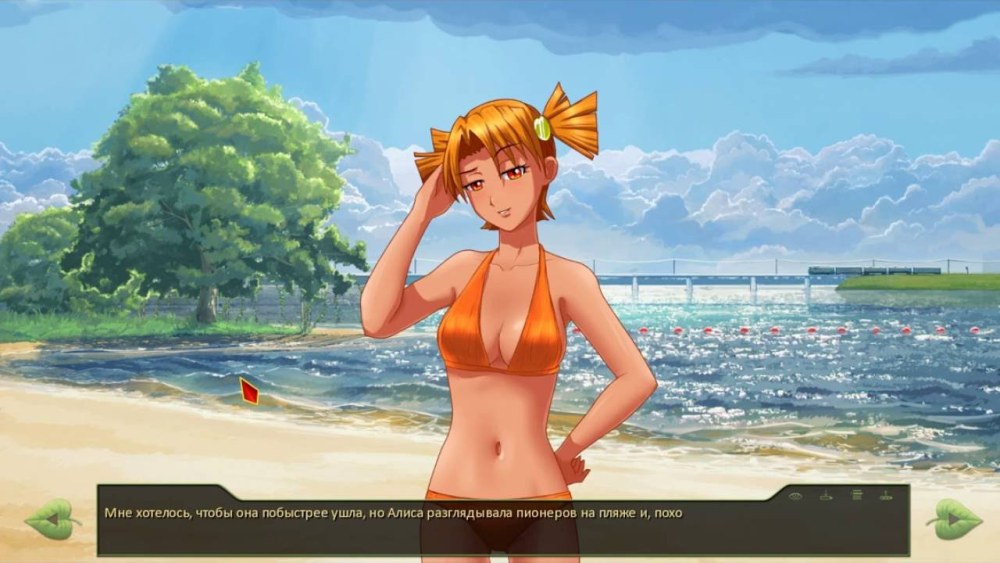The height and width of the screenshot is (563, 1000).
Task: Advance dialogue with the right leaf arrow
Action: (952, 519)
